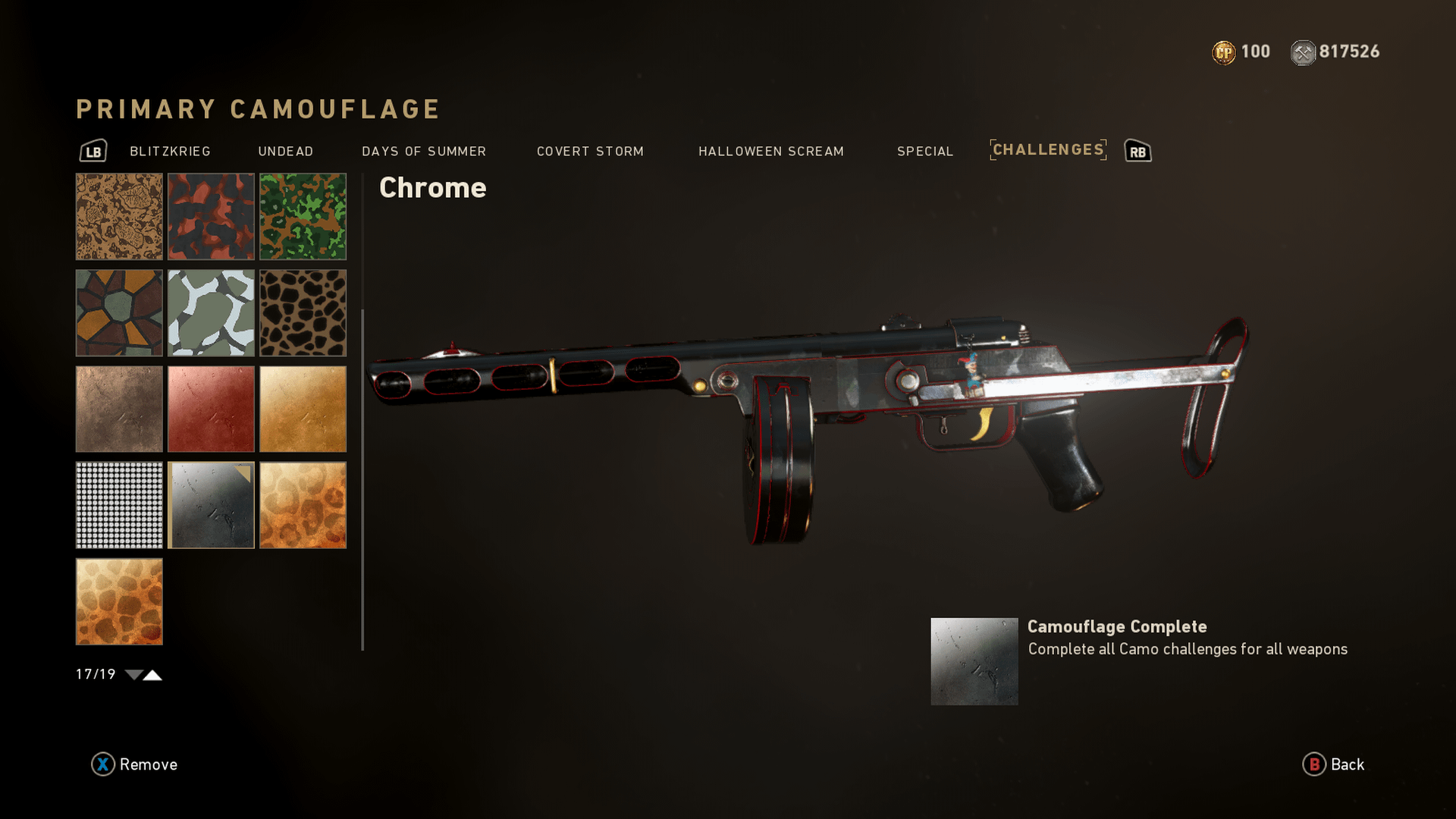Pick the red and black camo swatch

click(211, 217)
